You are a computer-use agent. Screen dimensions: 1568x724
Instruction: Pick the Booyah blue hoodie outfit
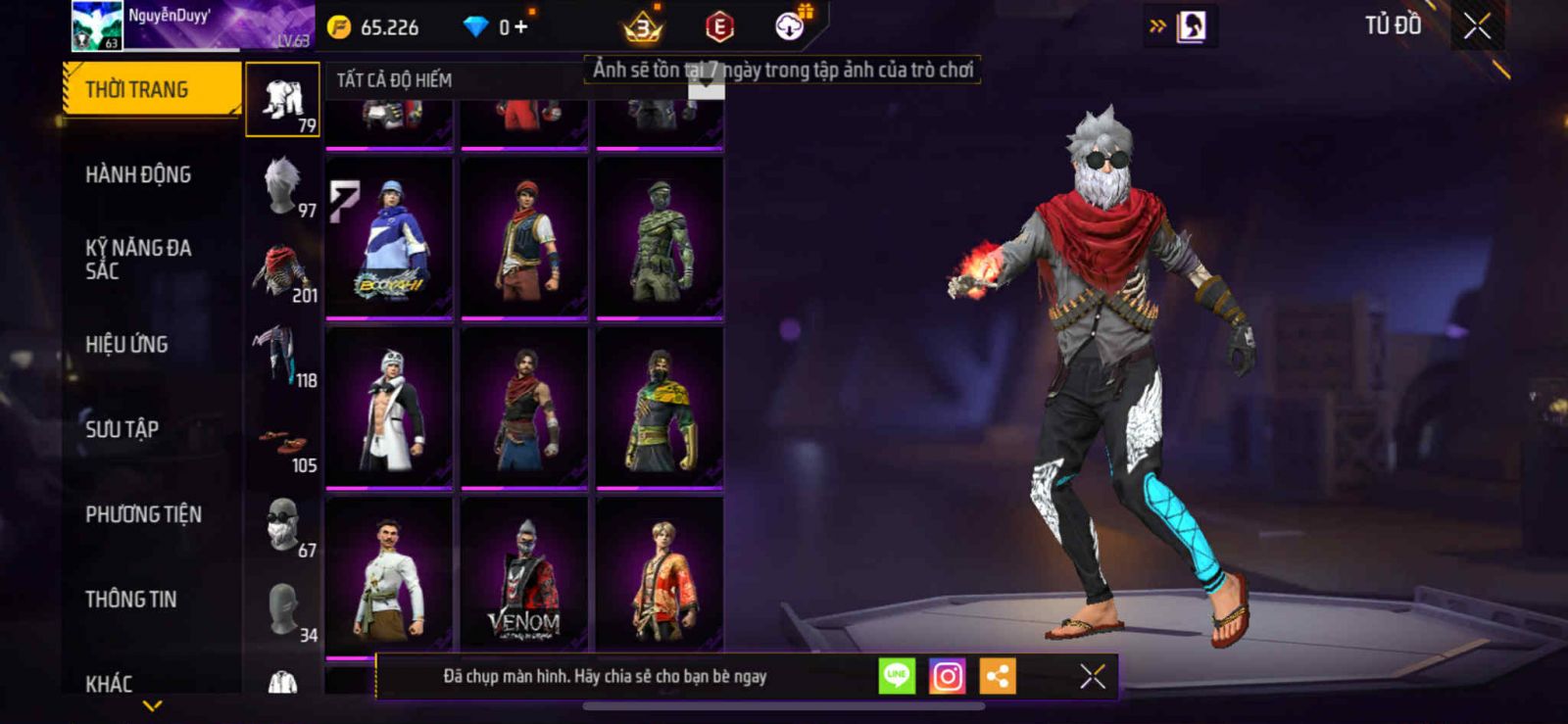click(389, 238)
